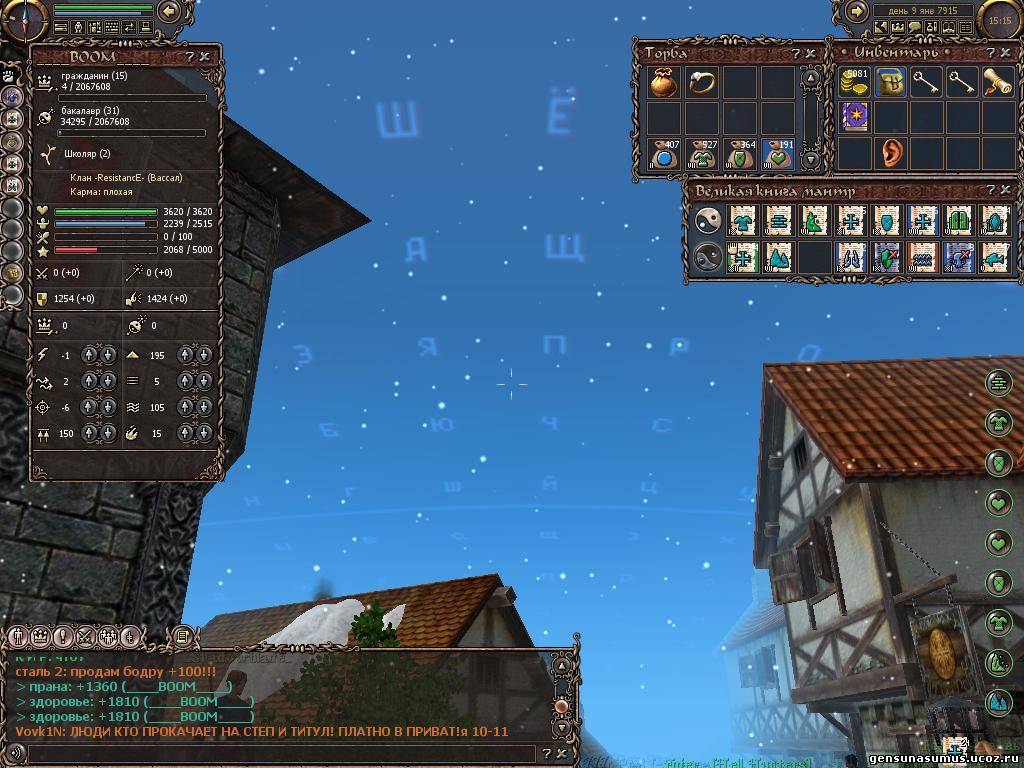This screenshot has height=768, width=1024.
Task: Click the ear item in the inventory
Action: pyautogui.click(x=890, y=153)
